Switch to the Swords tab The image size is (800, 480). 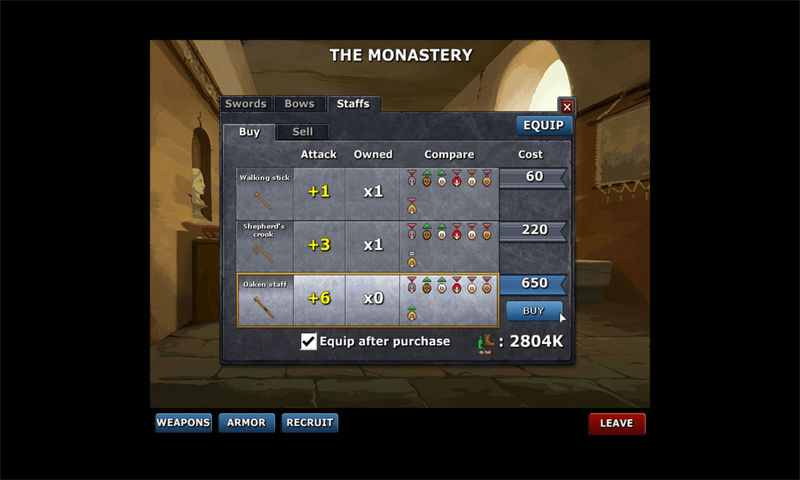pyautogui.click(x=245, y=104)
